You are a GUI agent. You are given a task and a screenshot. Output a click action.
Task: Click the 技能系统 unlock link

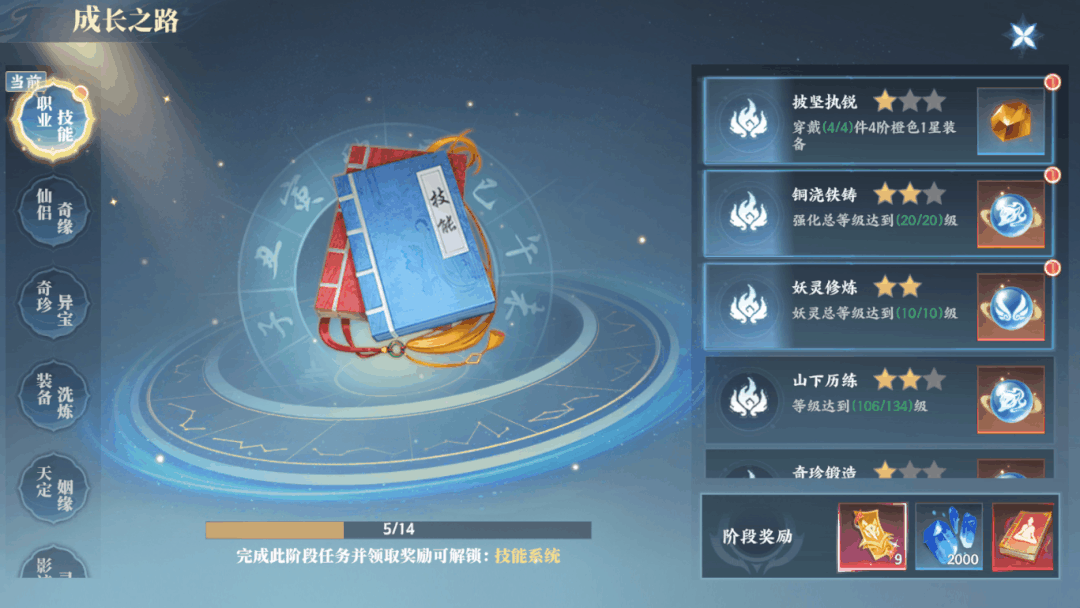coord(527,556)
